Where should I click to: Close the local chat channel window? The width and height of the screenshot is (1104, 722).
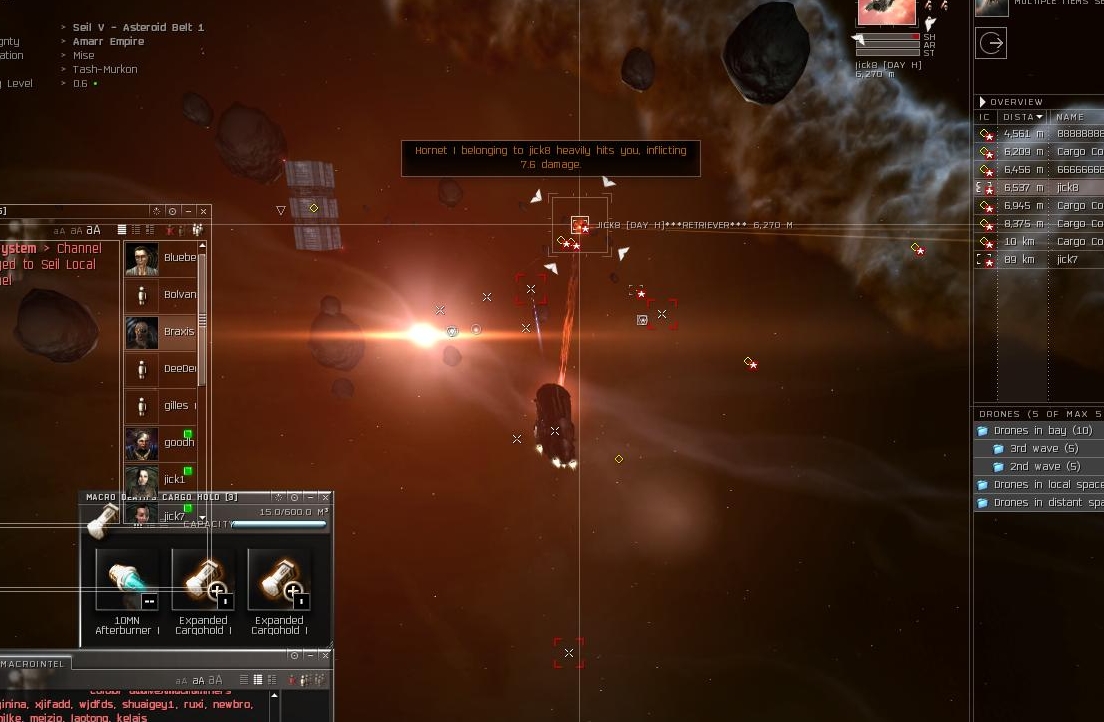pyautogui.click(x=203, y=211)
